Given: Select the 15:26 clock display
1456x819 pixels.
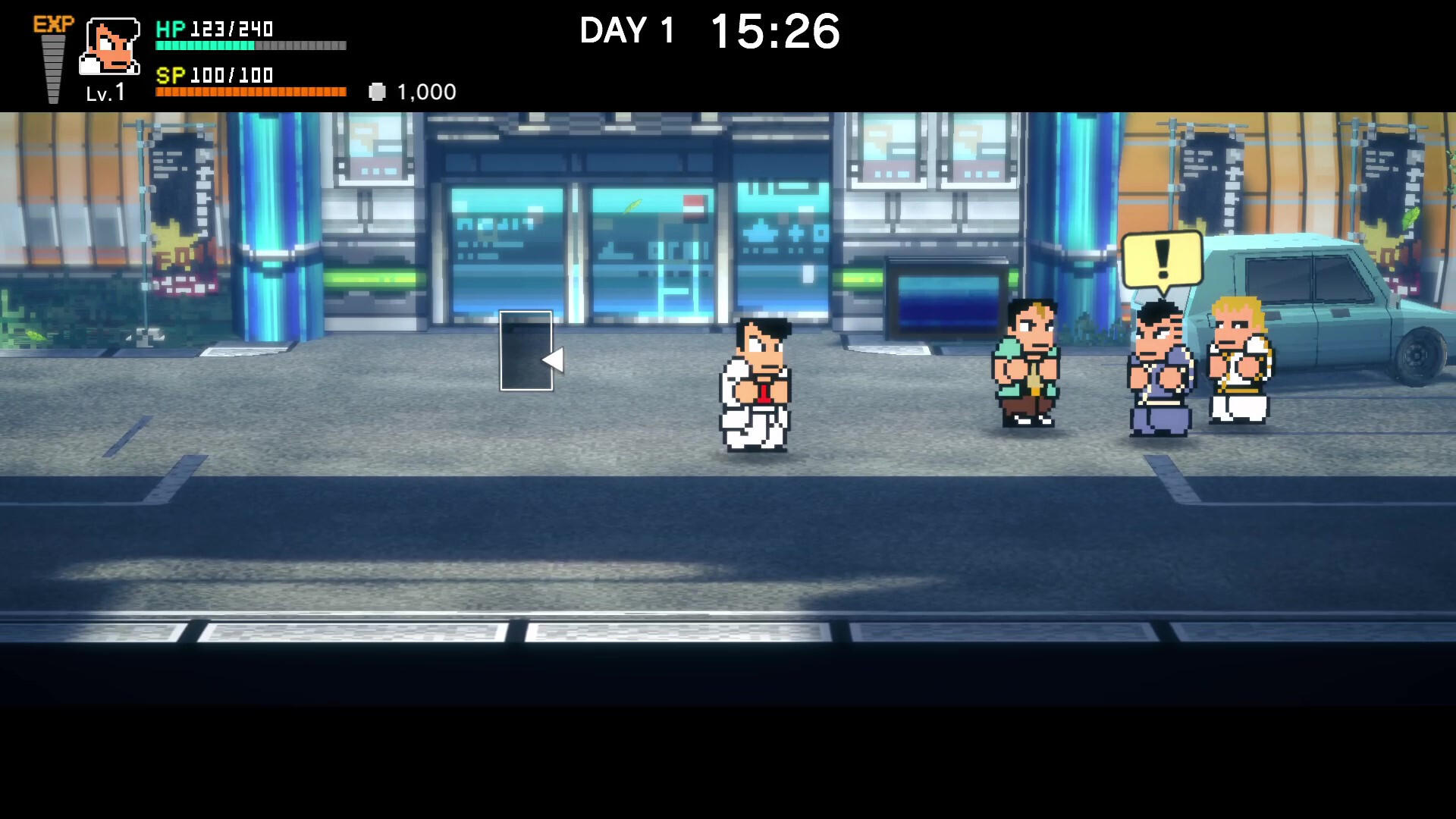Looking at the screenshot, I should (x=773, y=30).
